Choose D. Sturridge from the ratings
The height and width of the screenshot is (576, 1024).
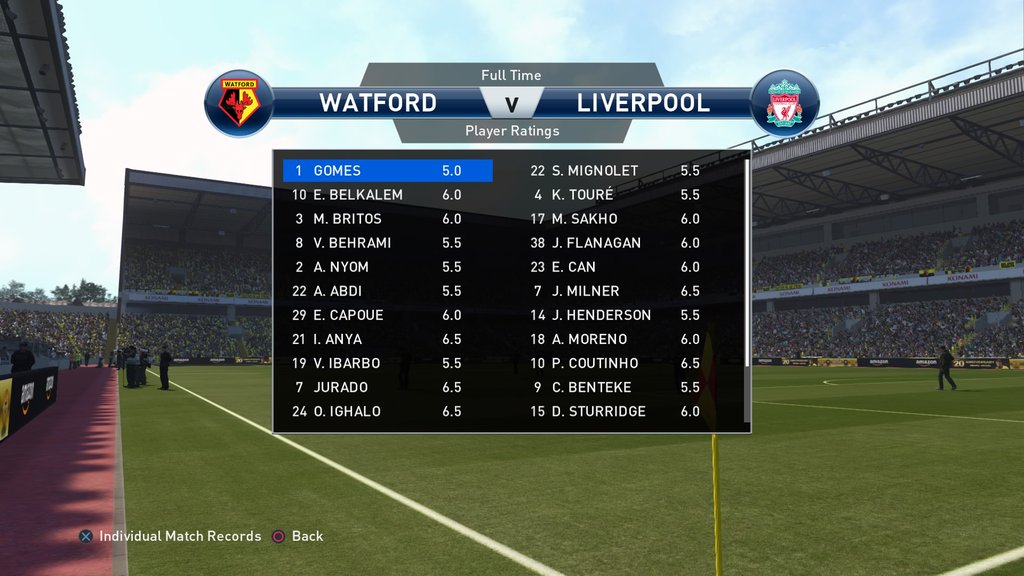614,411
